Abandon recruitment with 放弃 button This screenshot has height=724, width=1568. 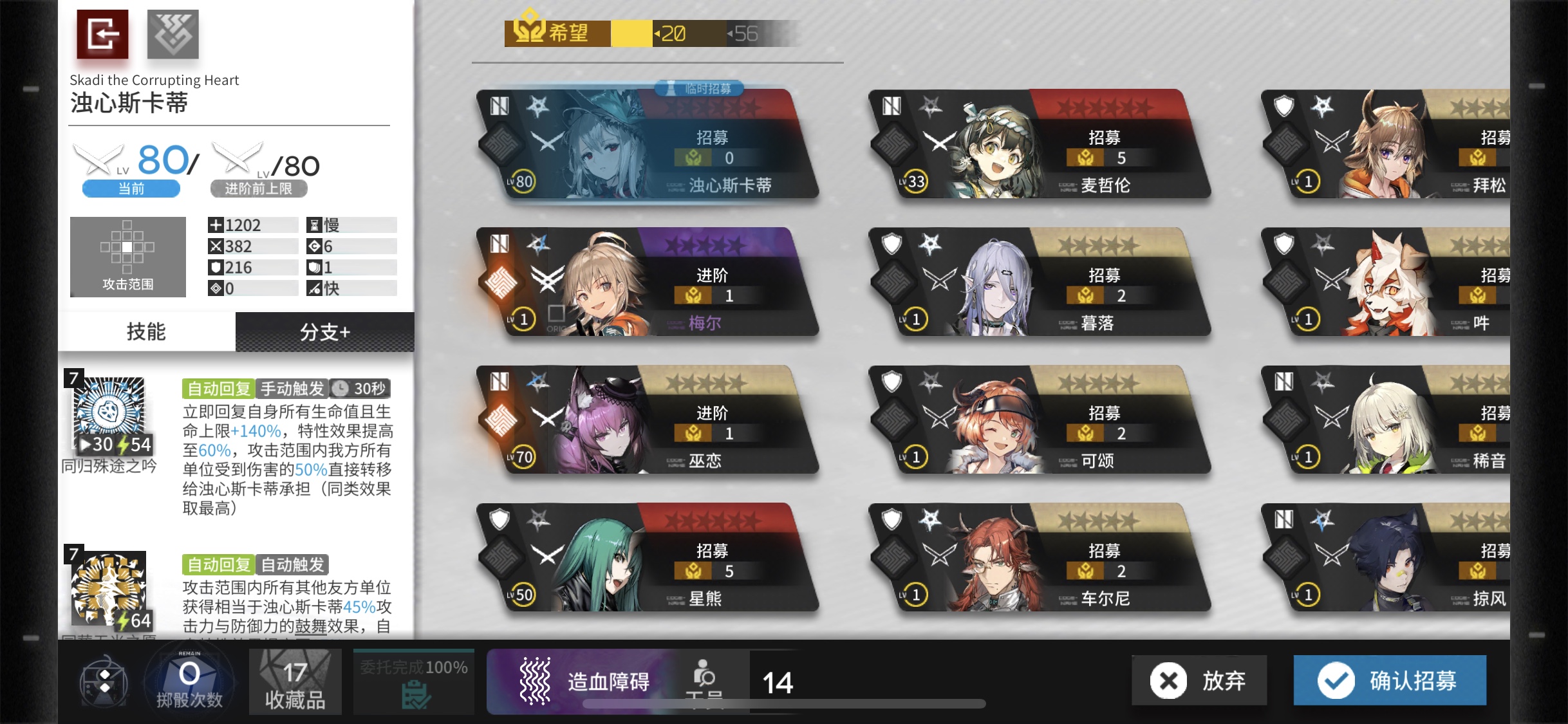1199,680
